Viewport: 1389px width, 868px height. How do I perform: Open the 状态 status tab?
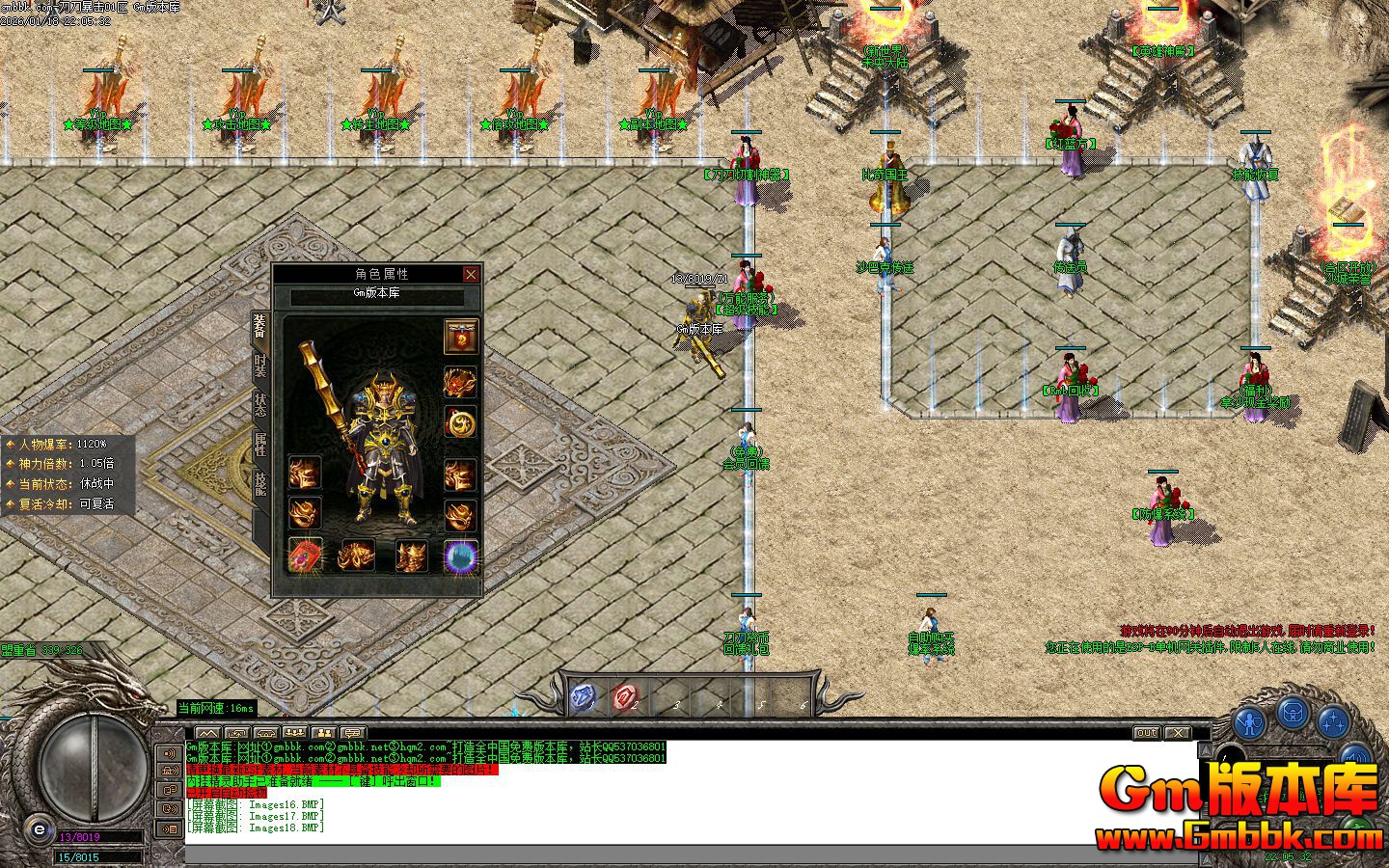260,404
